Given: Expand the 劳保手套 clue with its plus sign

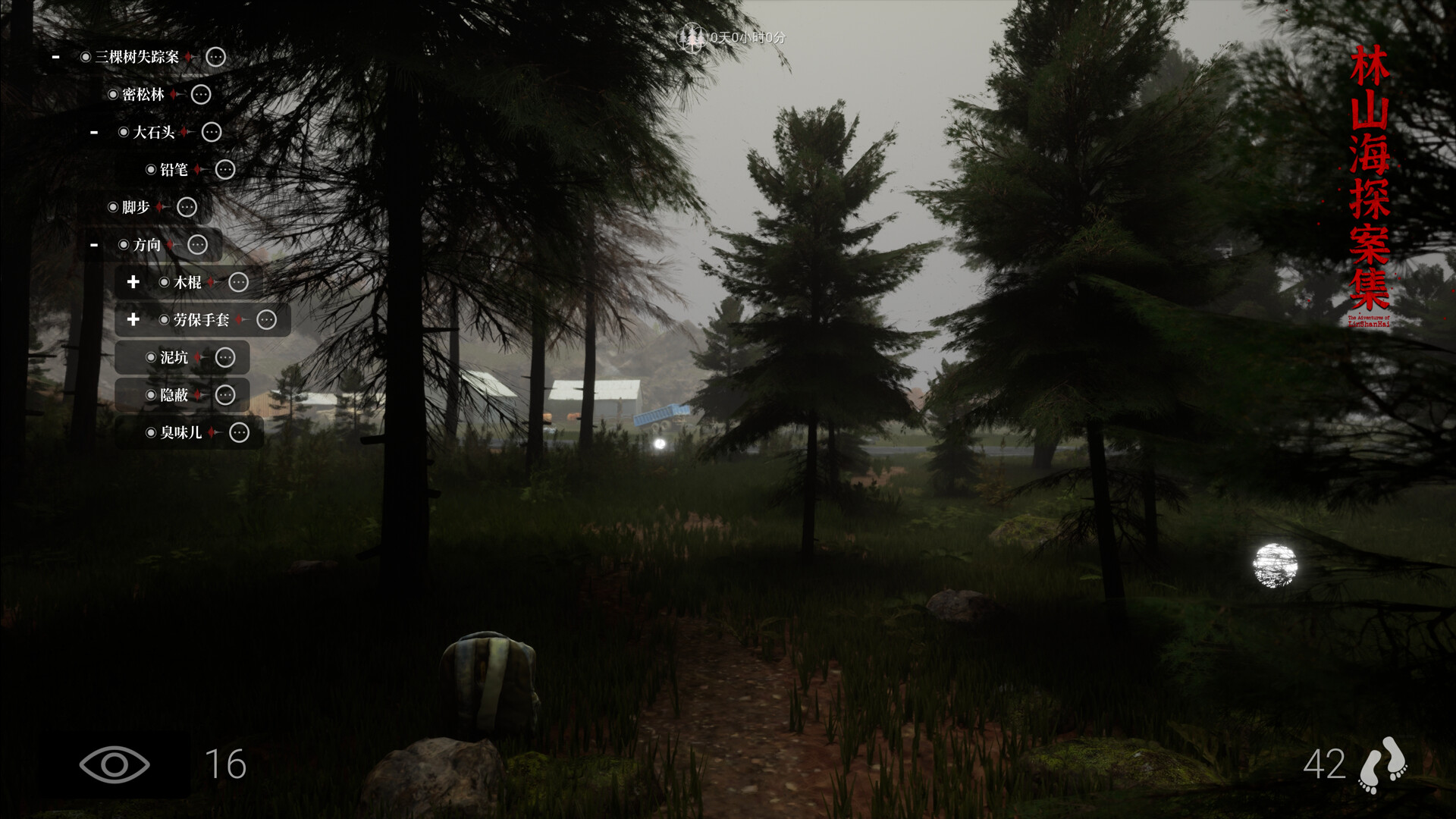Looking at the screenshot, I should click(133, 320).
